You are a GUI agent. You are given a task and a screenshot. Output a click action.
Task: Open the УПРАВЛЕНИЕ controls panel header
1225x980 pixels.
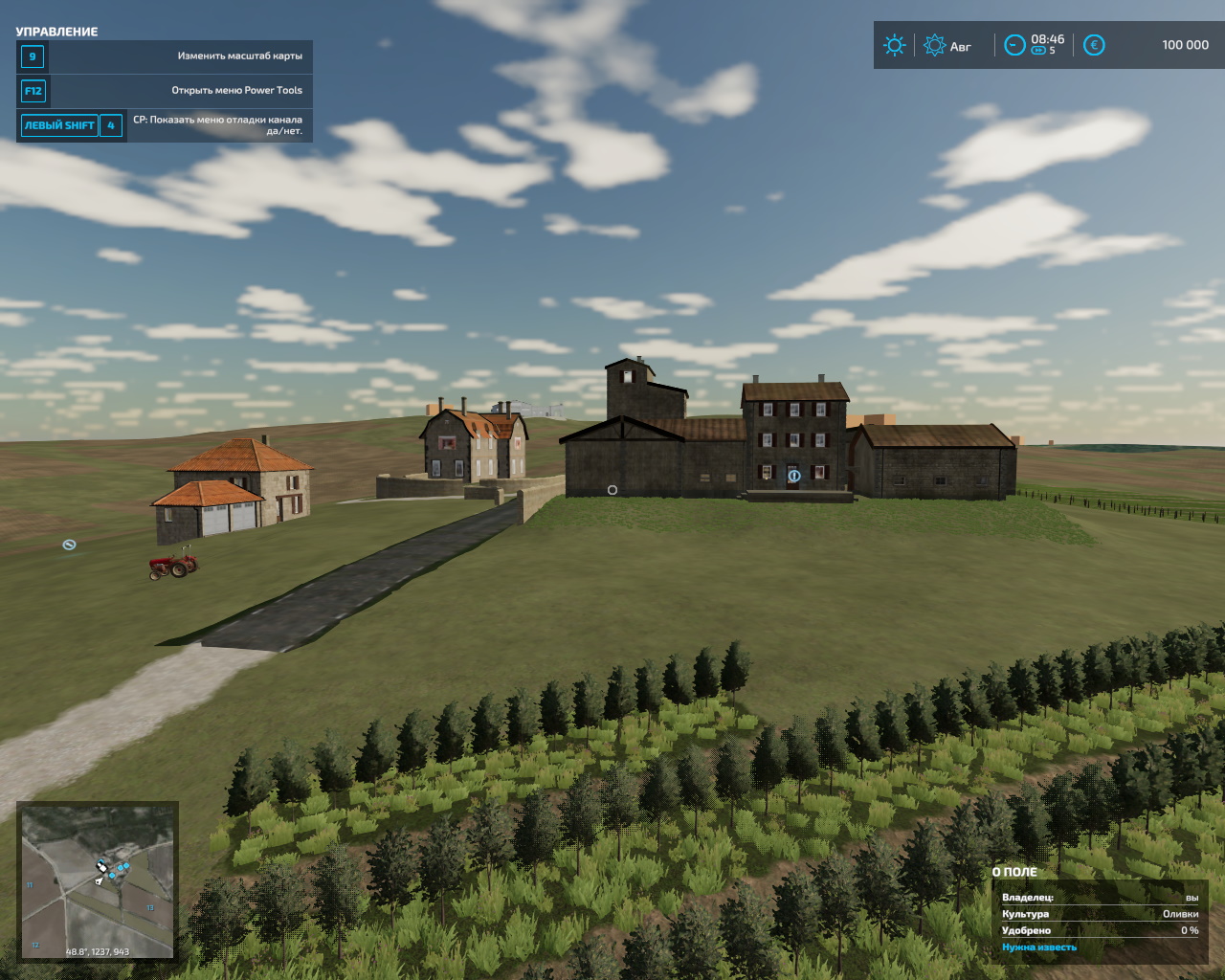click(x=56, y=31)
